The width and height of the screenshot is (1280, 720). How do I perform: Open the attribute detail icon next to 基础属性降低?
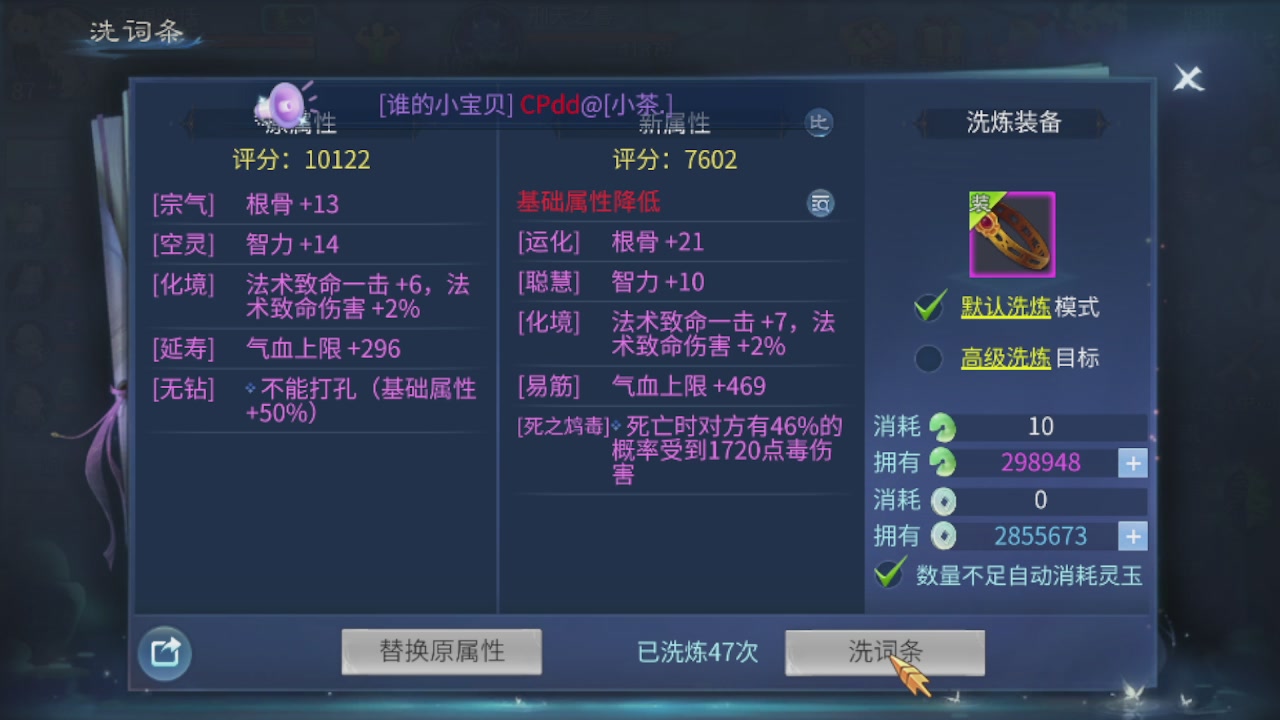pyautogui.click(x=820, y=203)
